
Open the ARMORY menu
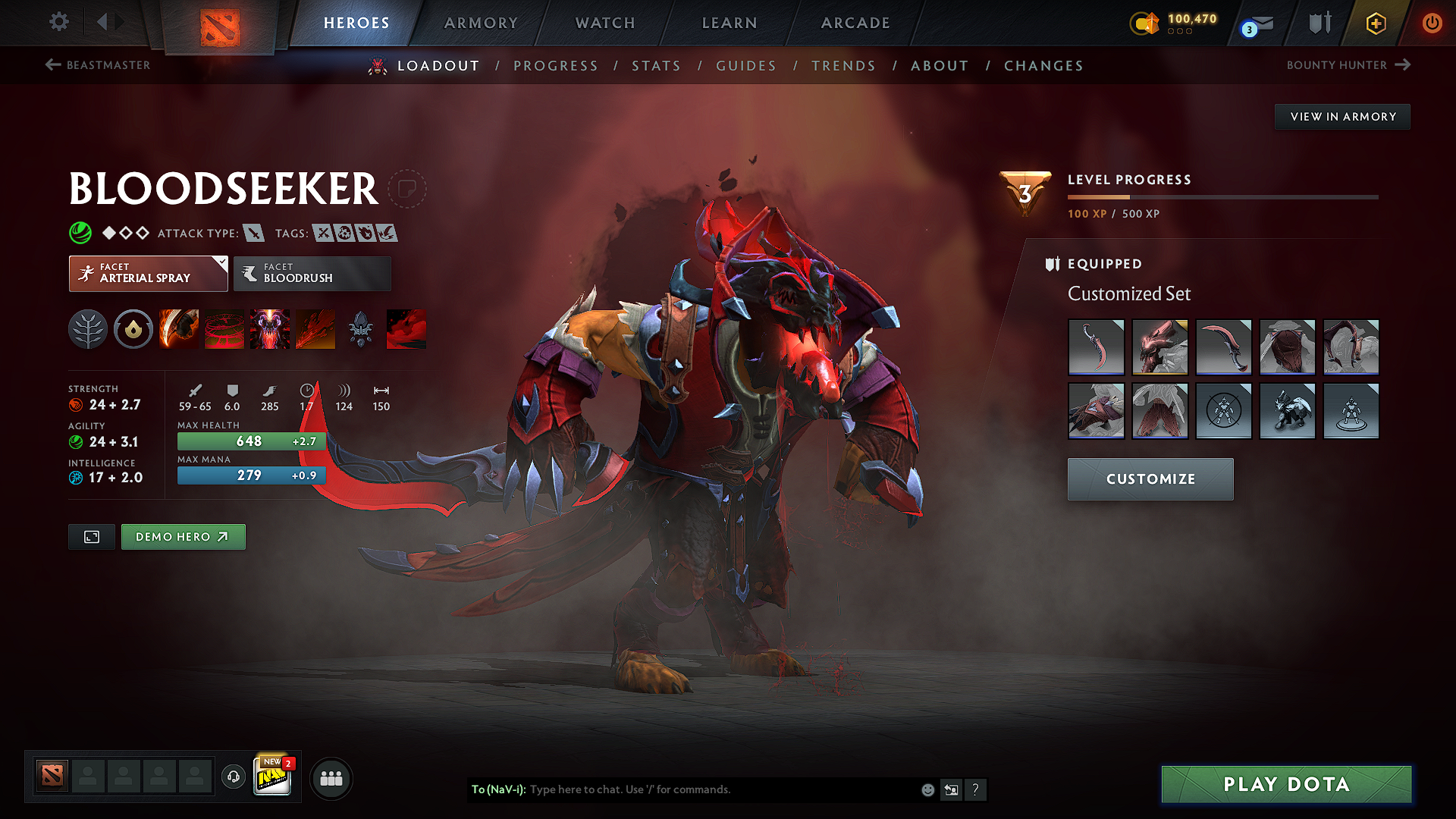(481, 23)
